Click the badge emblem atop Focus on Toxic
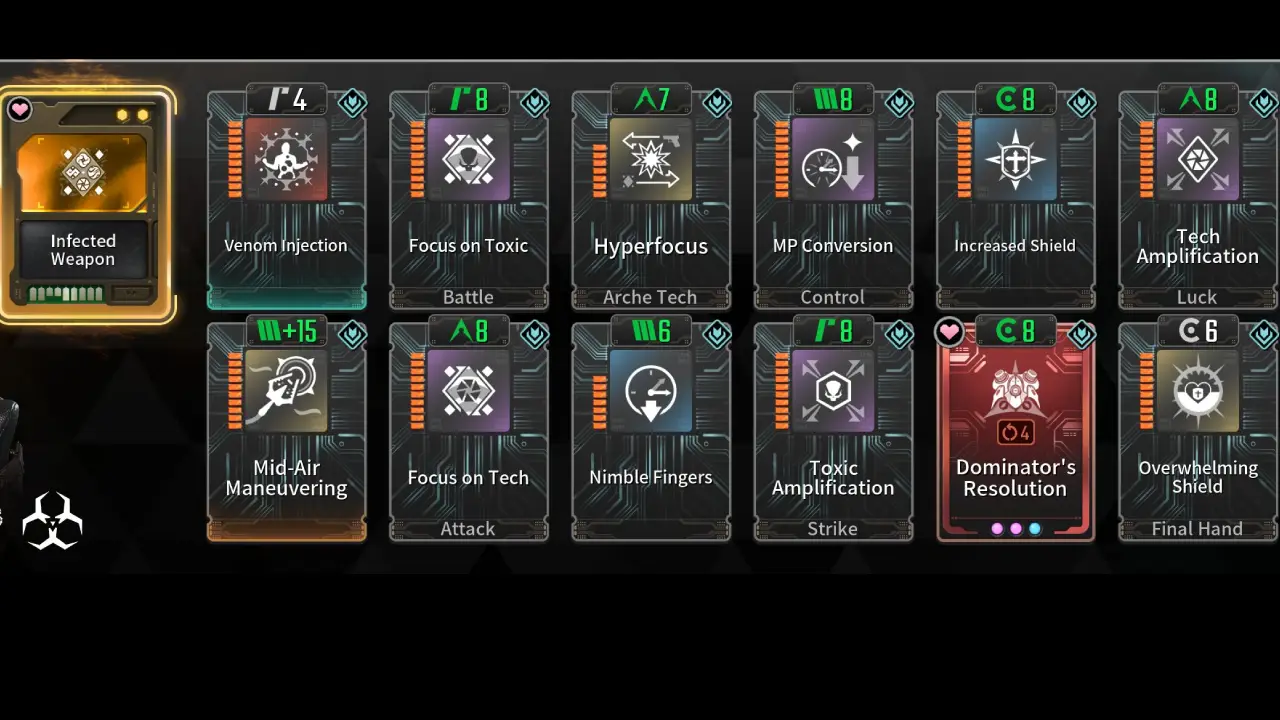Viewport: 1280px width, 720px height. pyautogui.click(x=535, y=103)
